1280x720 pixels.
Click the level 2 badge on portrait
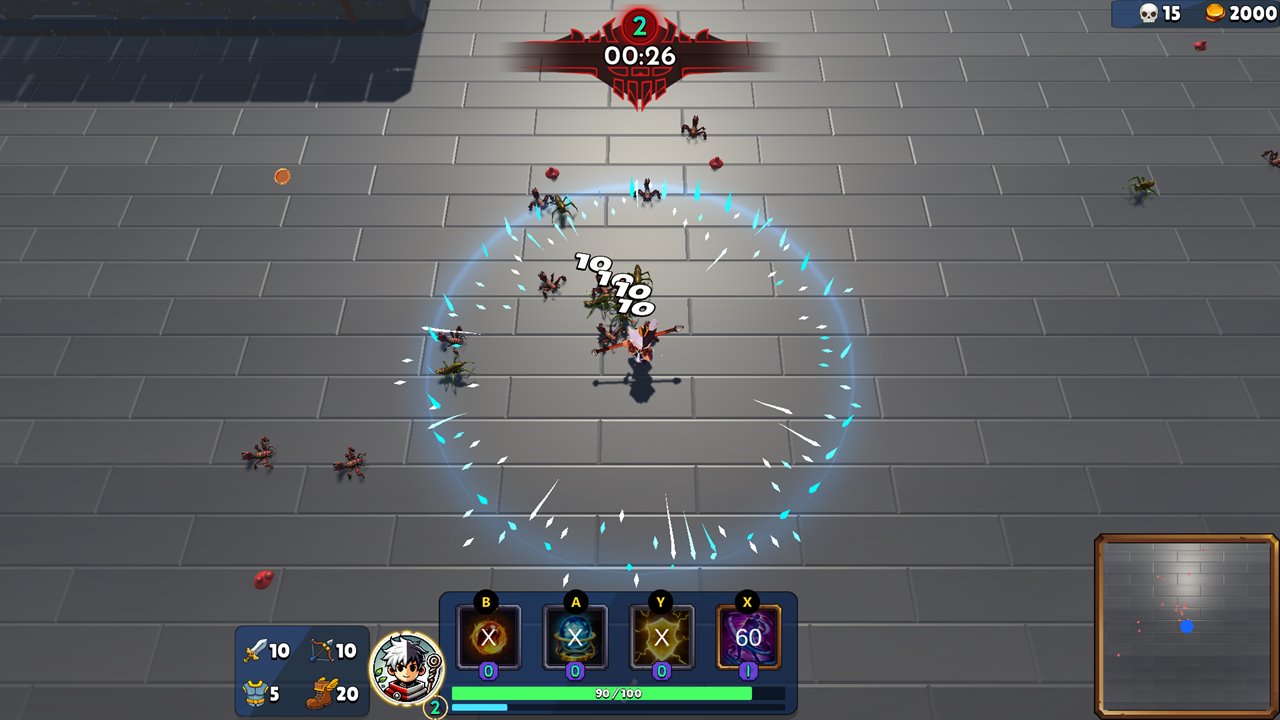click(434, 704)
